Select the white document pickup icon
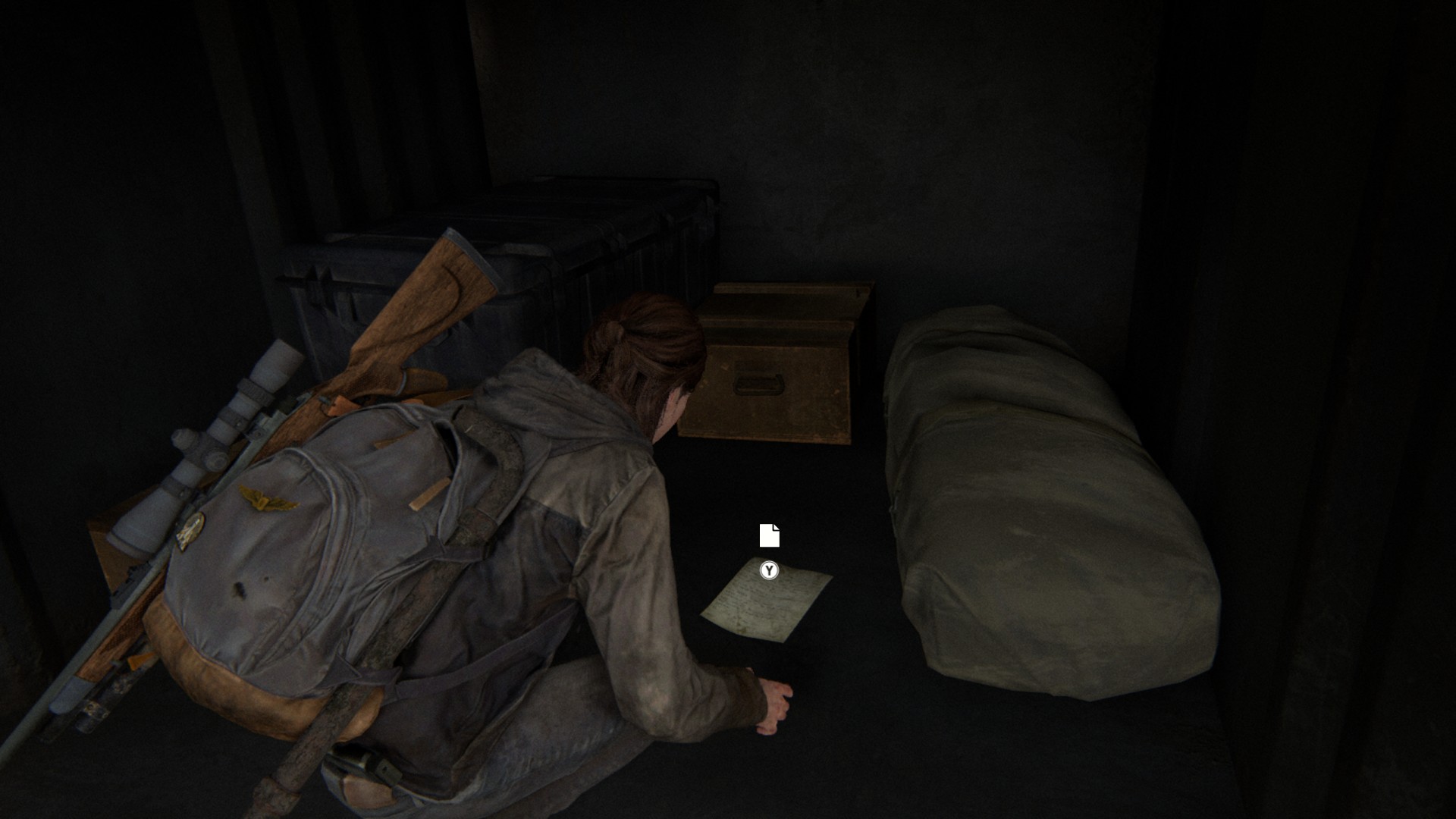The height and width of the screenshot is (819, 1456). [x=769, y=535]
